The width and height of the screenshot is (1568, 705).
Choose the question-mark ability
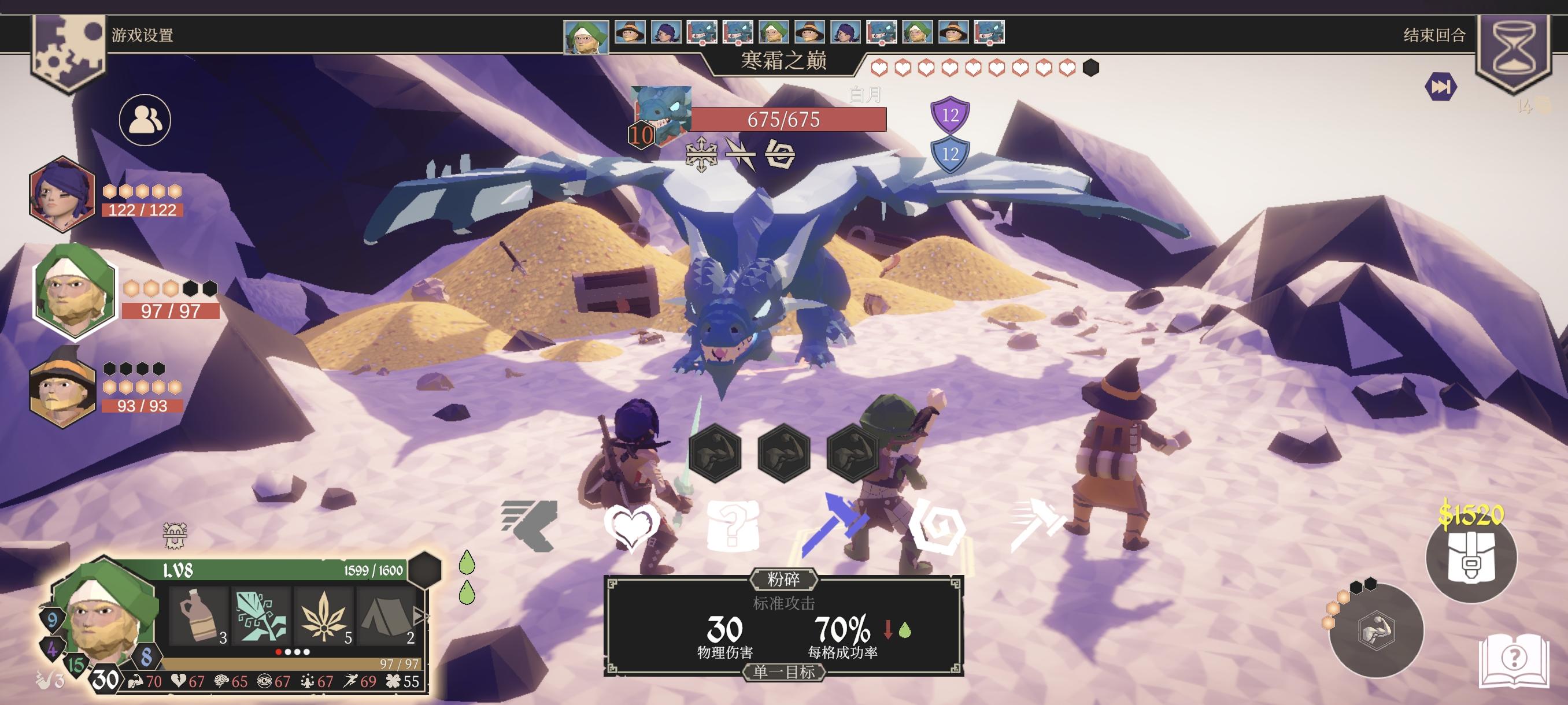pyautogui.click(x=733, y=525)
